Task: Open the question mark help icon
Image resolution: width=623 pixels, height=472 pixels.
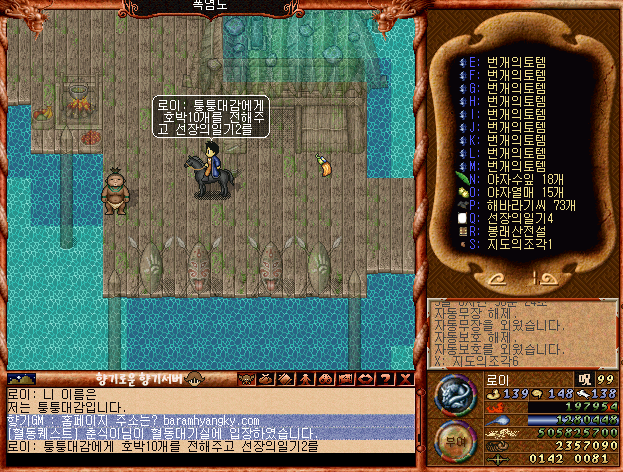Action: pyautogui.click(x=386, y=380)
